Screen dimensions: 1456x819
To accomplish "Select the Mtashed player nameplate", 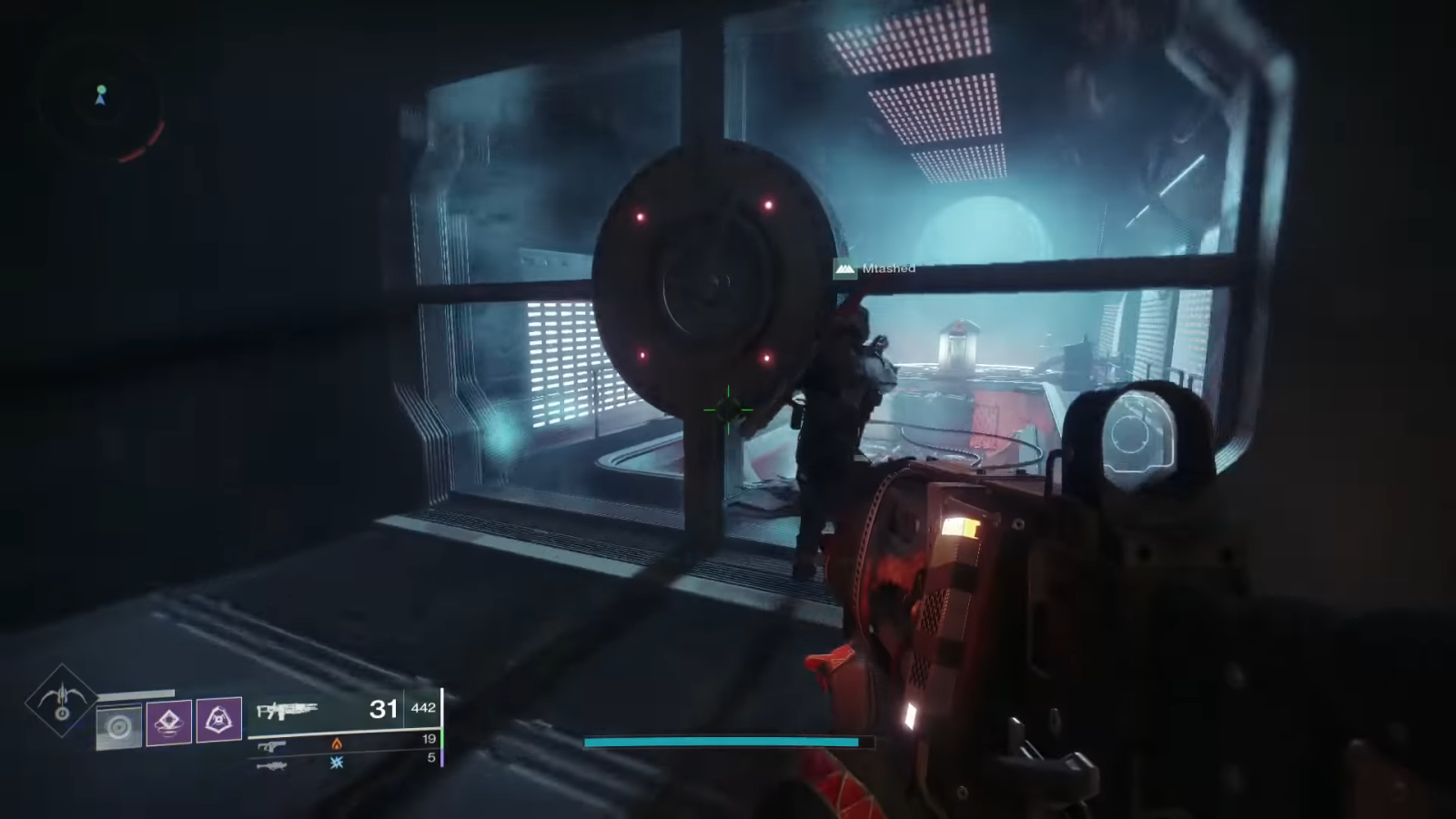I will tap(875, 268).
